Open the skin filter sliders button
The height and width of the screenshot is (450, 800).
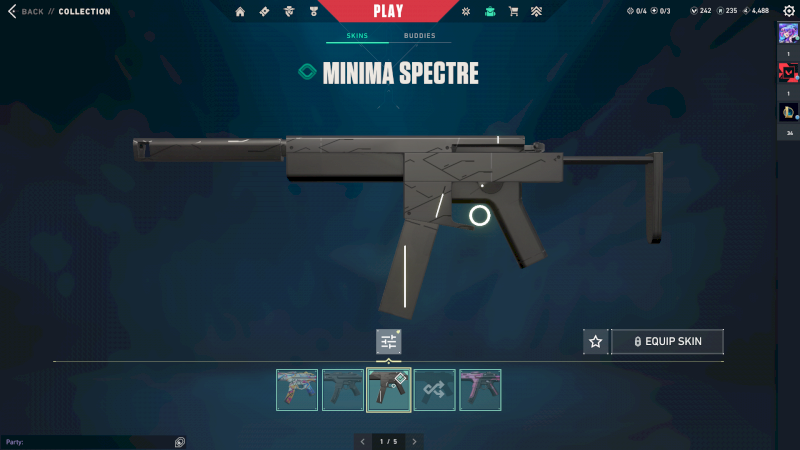tap(389, 342)
